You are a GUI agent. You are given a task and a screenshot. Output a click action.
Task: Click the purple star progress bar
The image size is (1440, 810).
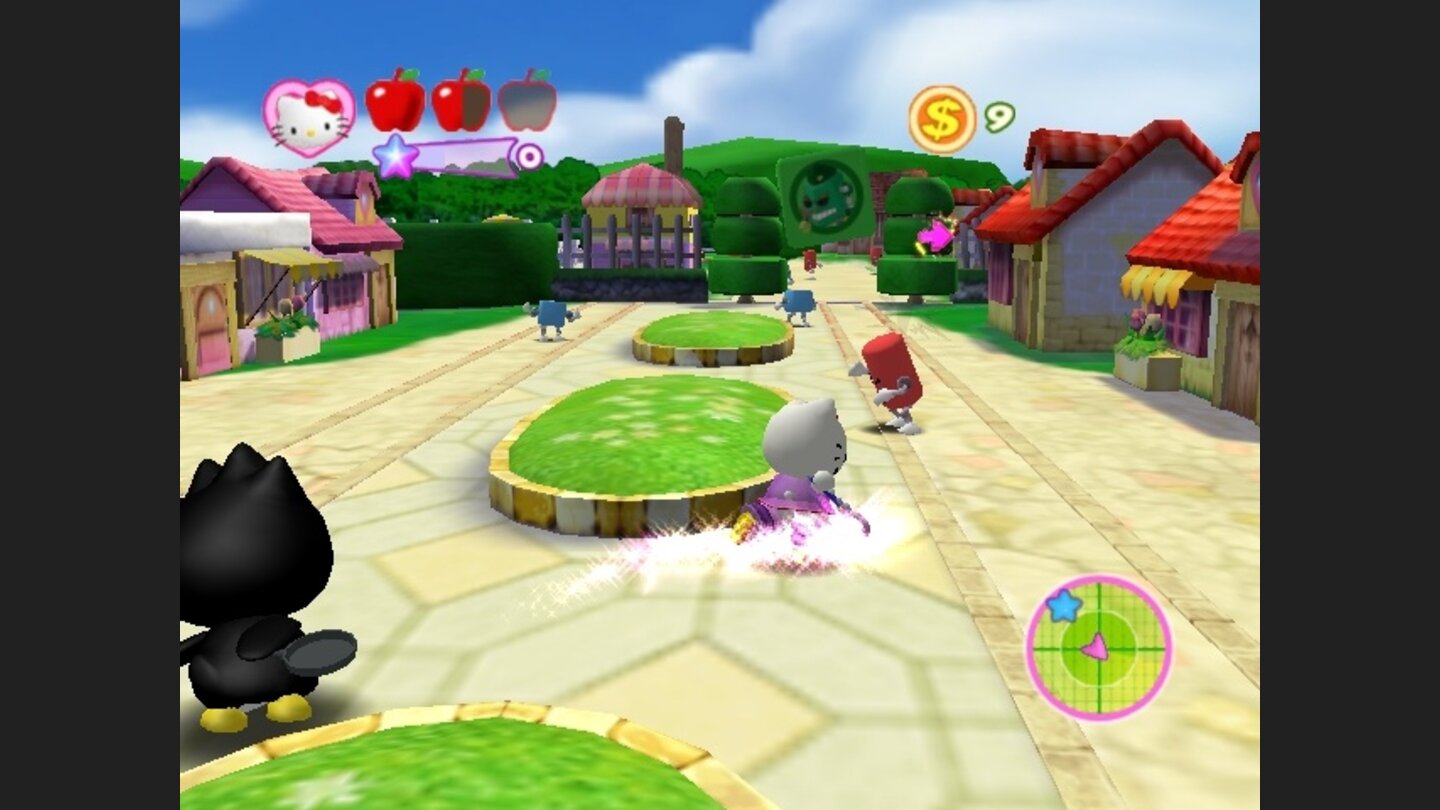click(x=460, y=155)
